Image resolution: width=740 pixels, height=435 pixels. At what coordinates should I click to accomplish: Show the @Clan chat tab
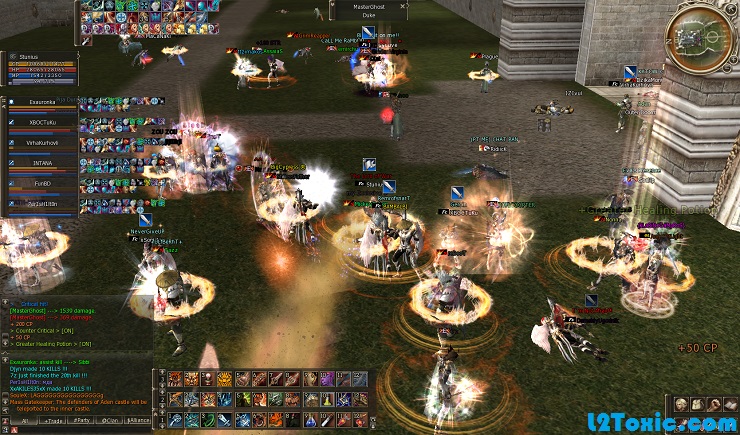(x=109, y=422)
